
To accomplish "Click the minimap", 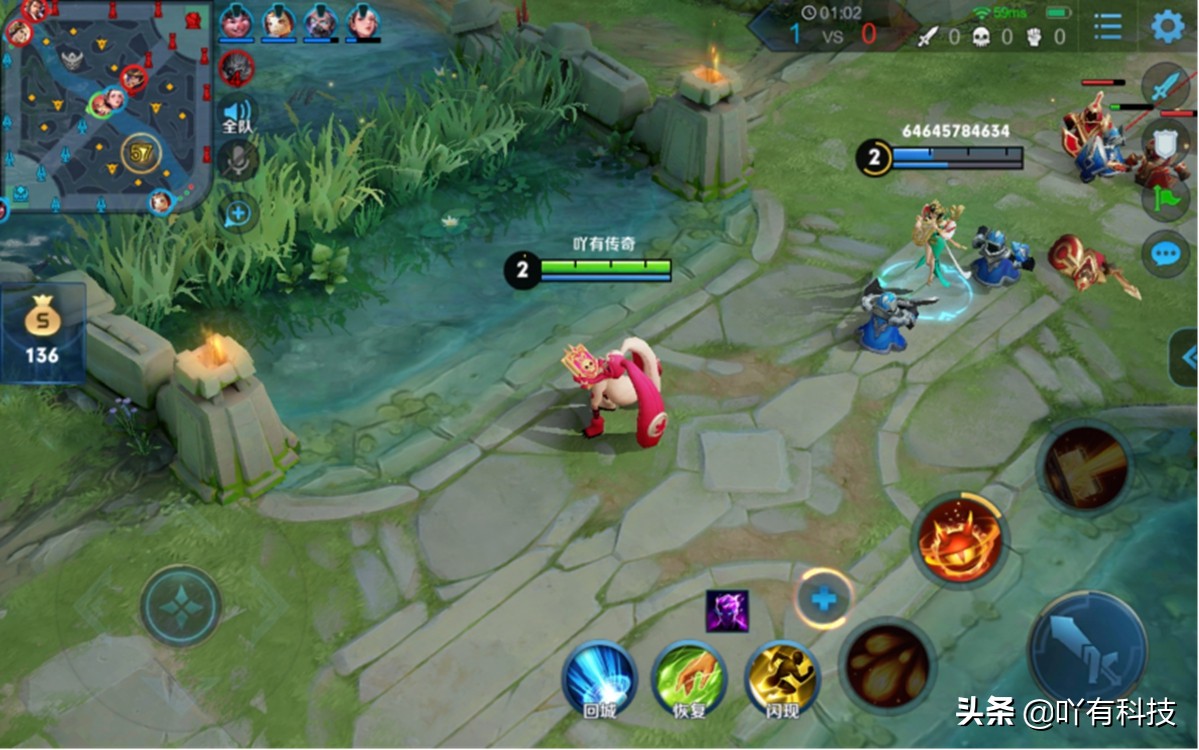I will tap(105, 105).
